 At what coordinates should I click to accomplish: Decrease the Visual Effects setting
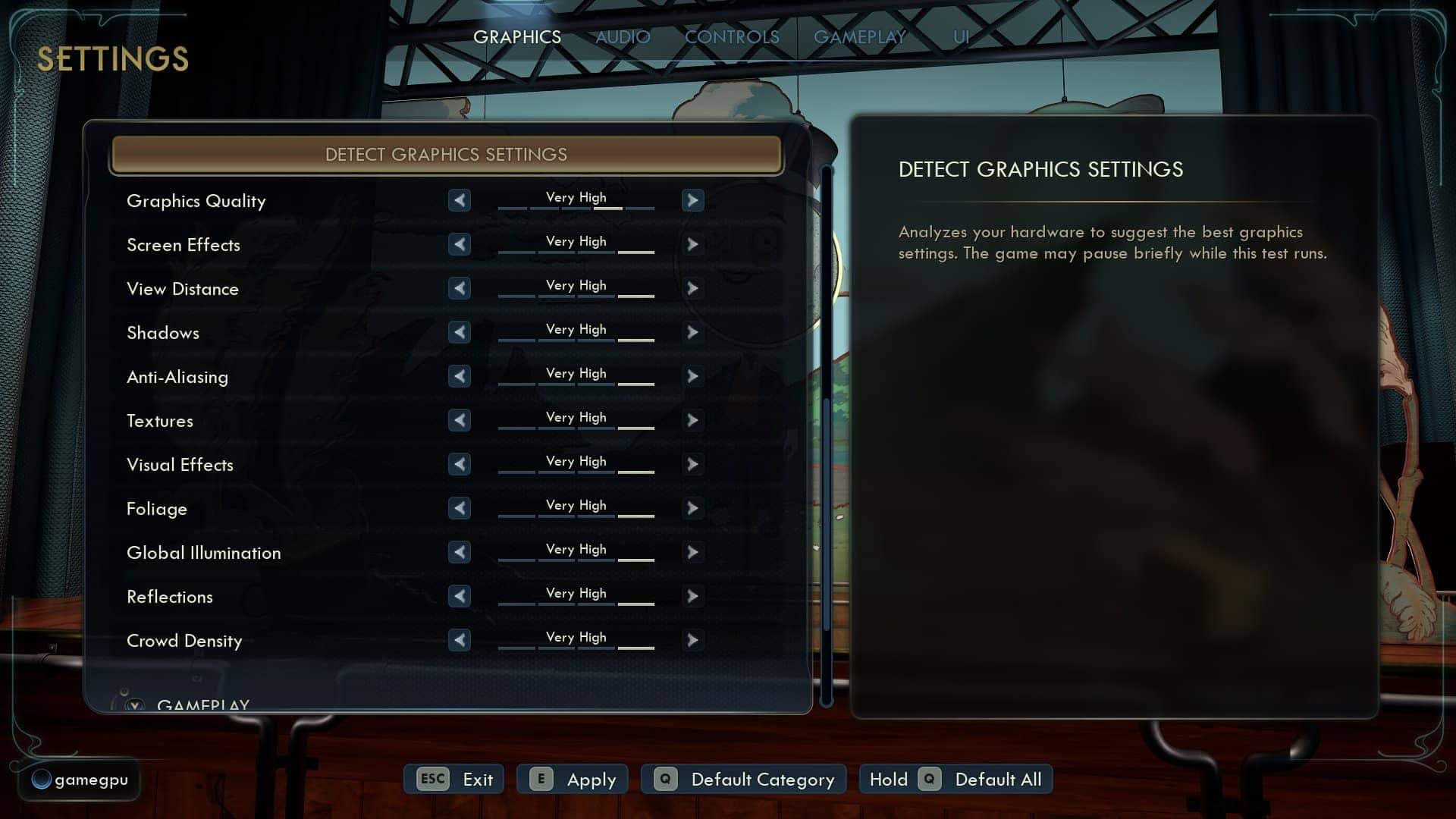[x=460, y=464]
